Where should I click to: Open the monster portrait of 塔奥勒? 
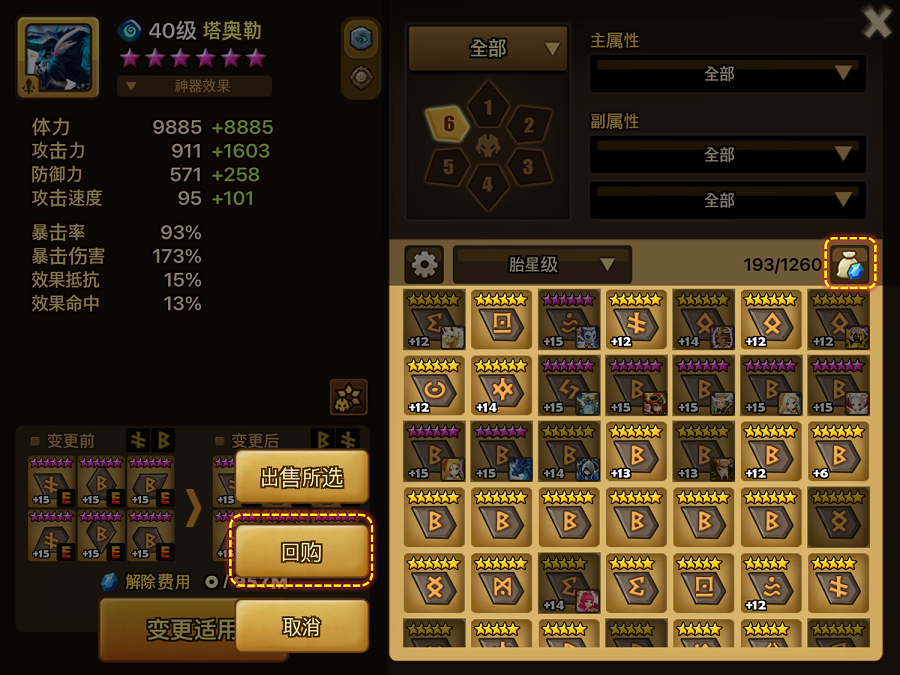tap(58, 57)
